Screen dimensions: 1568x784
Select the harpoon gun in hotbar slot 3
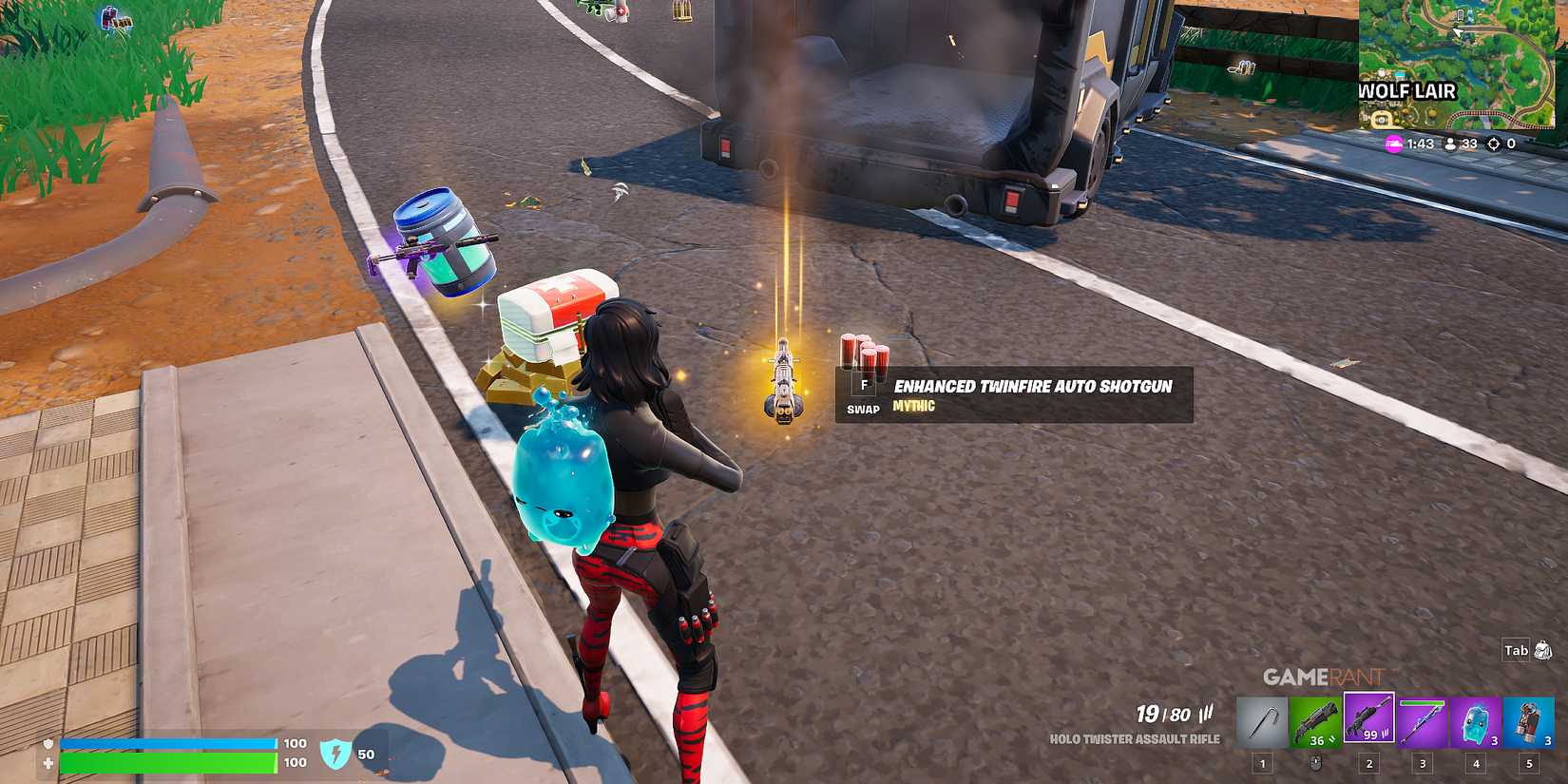pos(1422,718)
